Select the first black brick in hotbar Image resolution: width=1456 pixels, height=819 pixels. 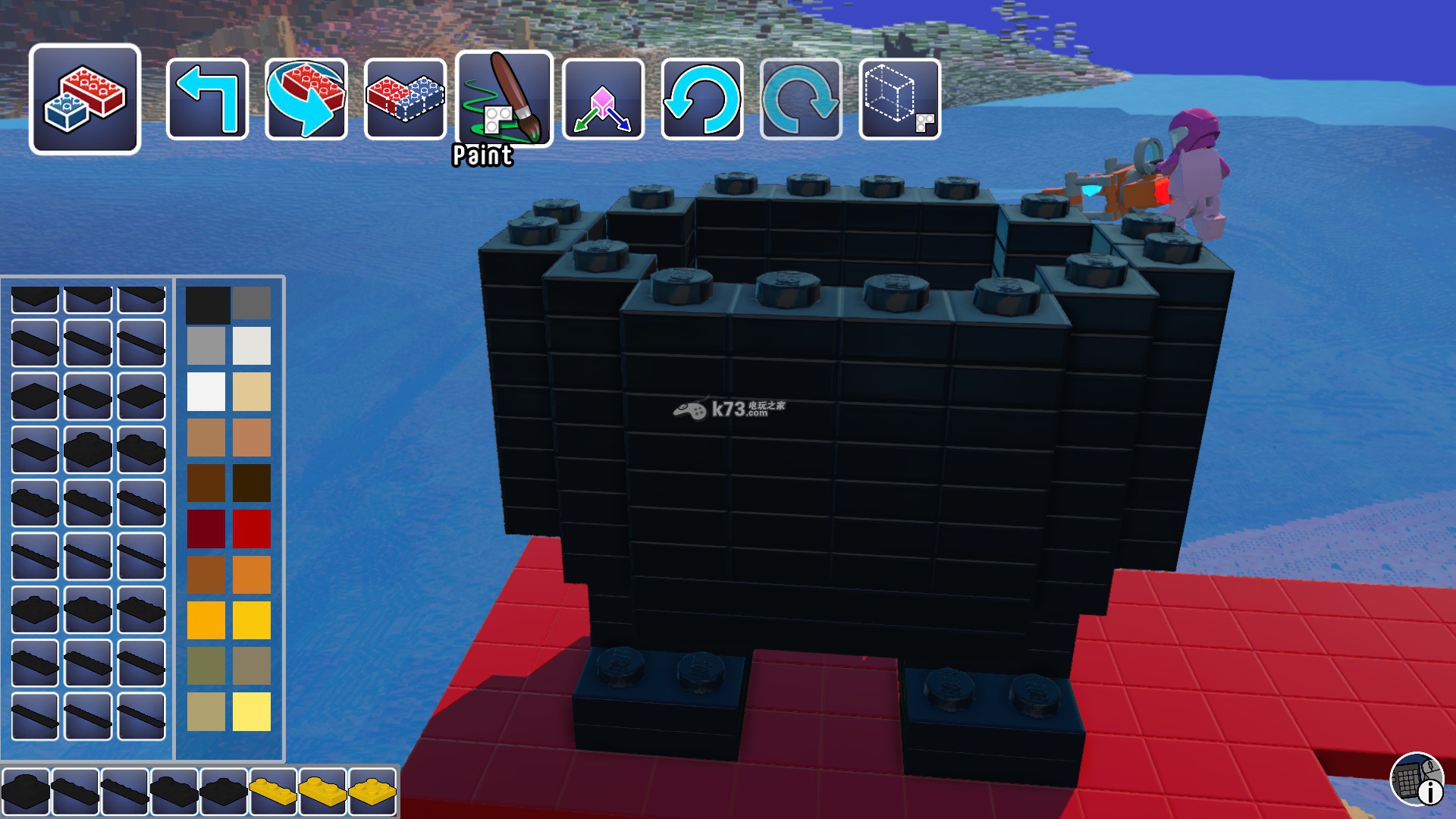point(25,791)
